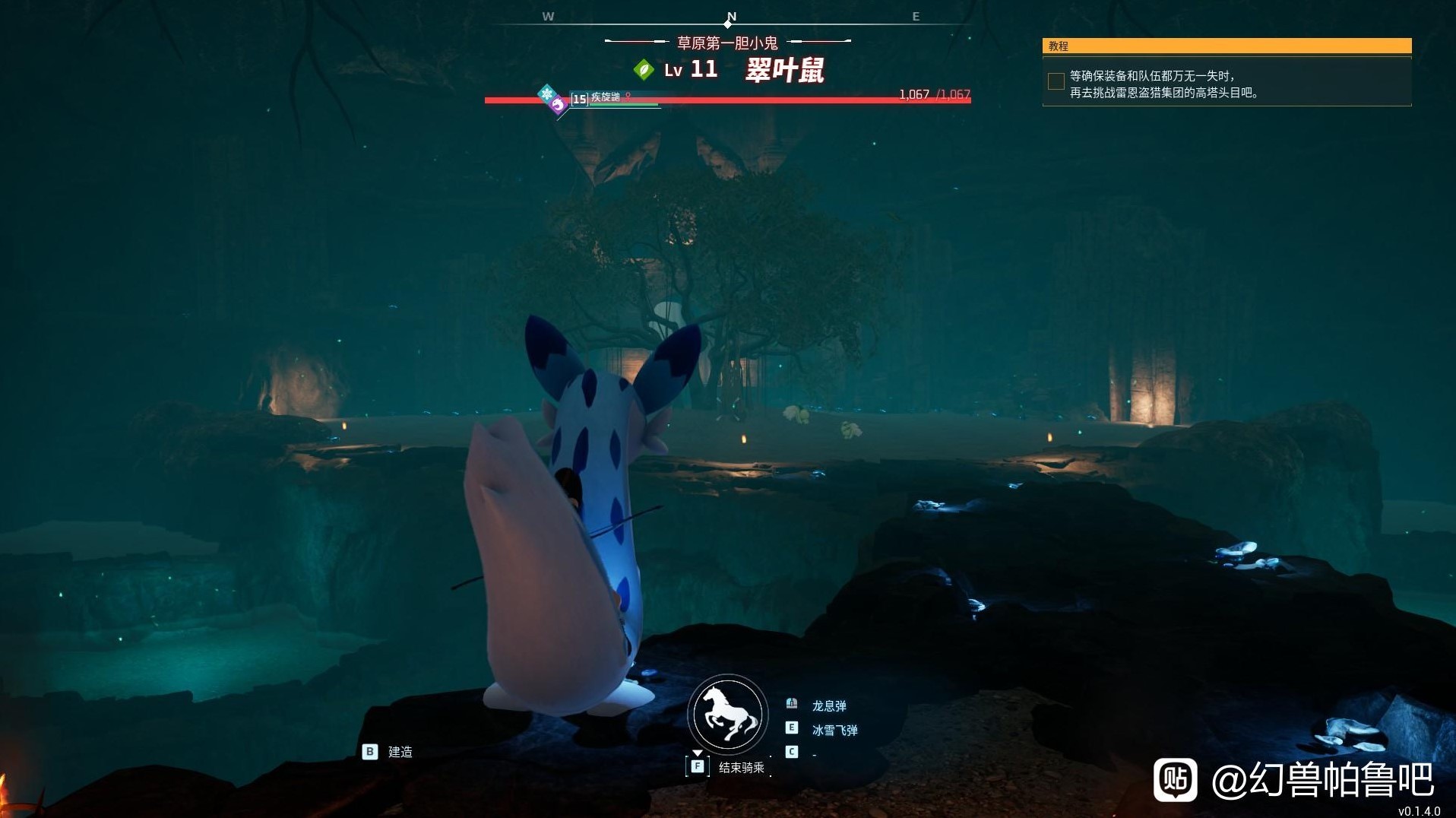
Task: Select the 龙息弹 skill entry
Action: pos(828,706)
